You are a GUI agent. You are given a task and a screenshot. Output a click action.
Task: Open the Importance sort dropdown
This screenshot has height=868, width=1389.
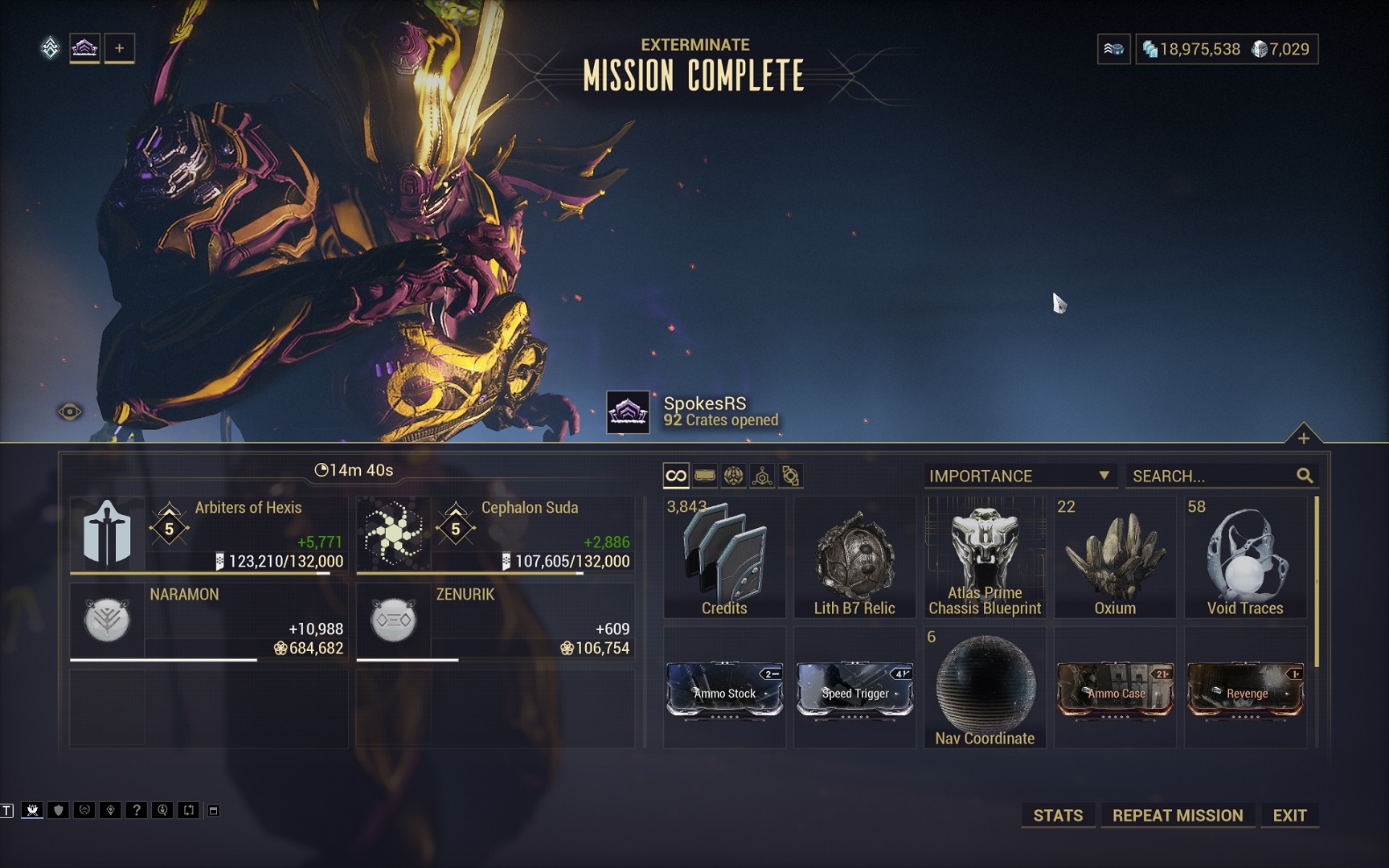point(1019,476)
